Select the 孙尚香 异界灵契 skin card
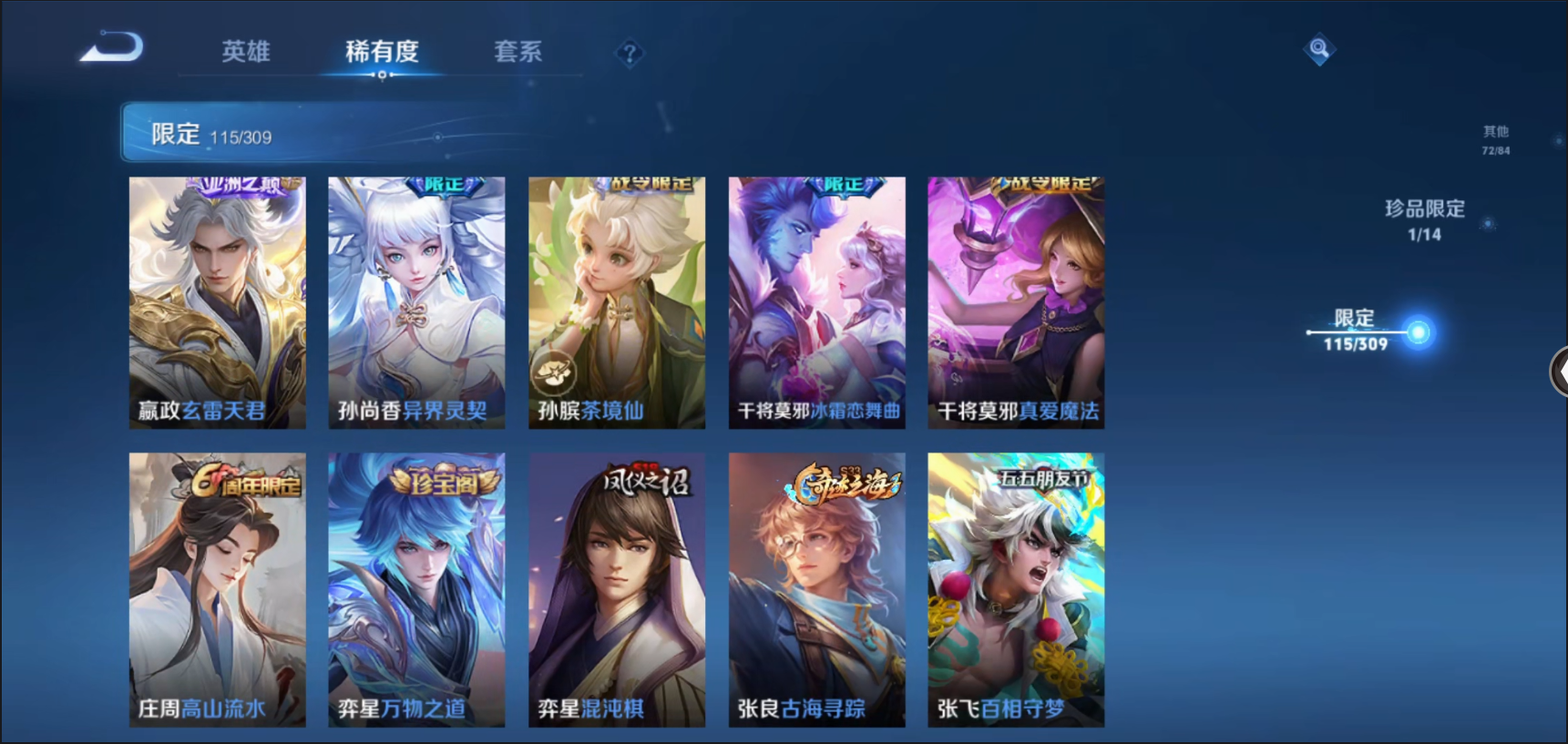Image resolution: width=1568 pixels, height=744 pixels. pyautogui.click(x=416, y=302)
